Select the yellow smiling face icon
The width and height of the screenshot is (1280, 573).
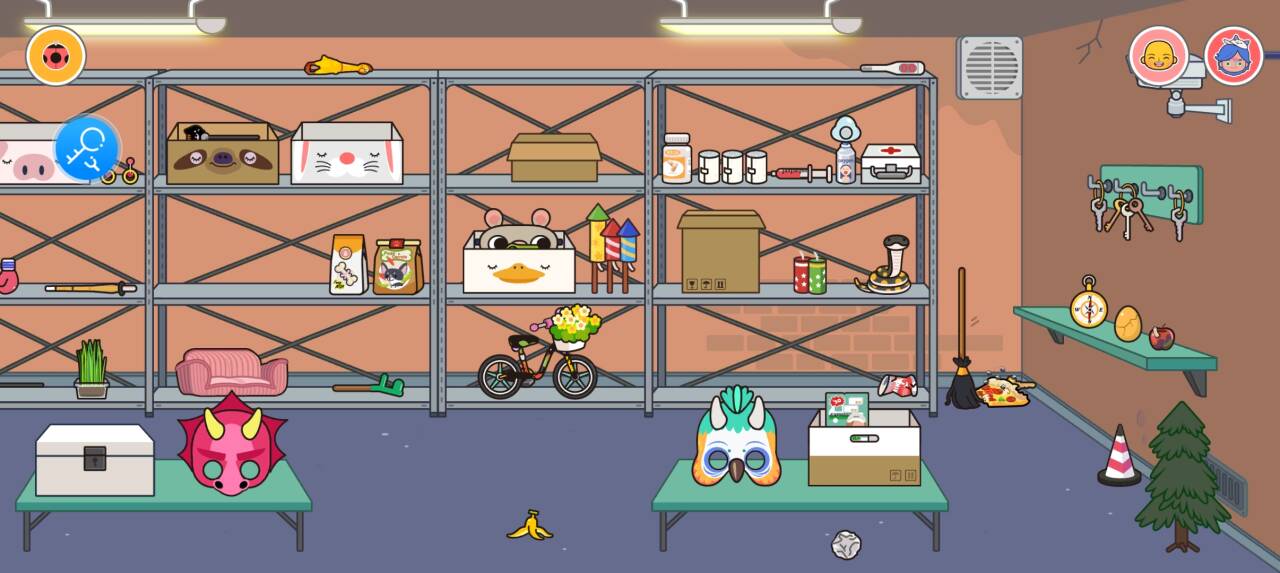pos(1158,56)
